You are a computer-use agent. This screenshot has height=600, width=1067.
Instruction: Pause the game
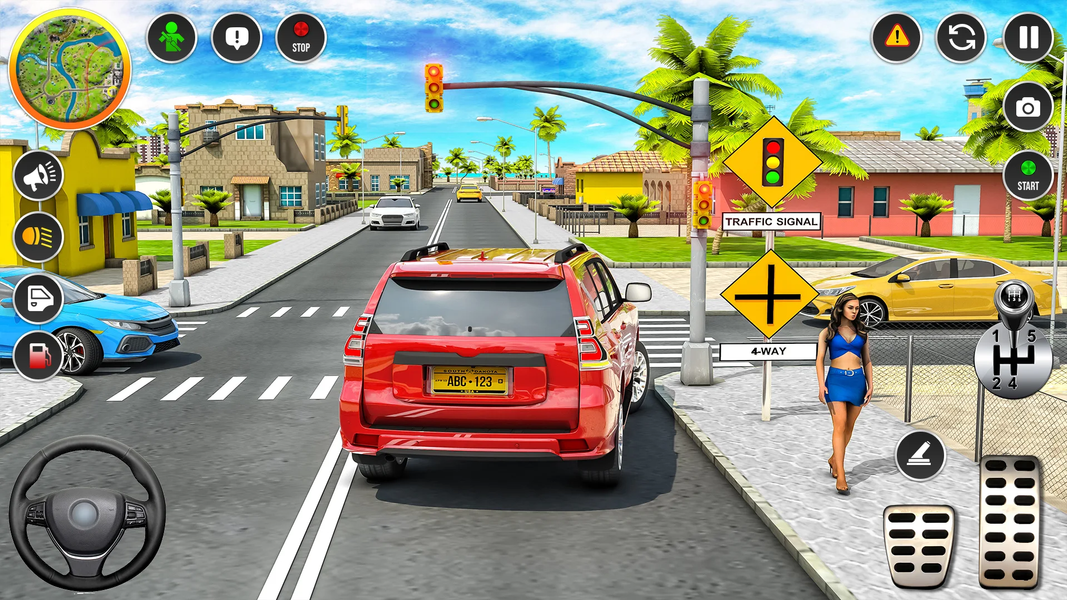coord(1028,38)
